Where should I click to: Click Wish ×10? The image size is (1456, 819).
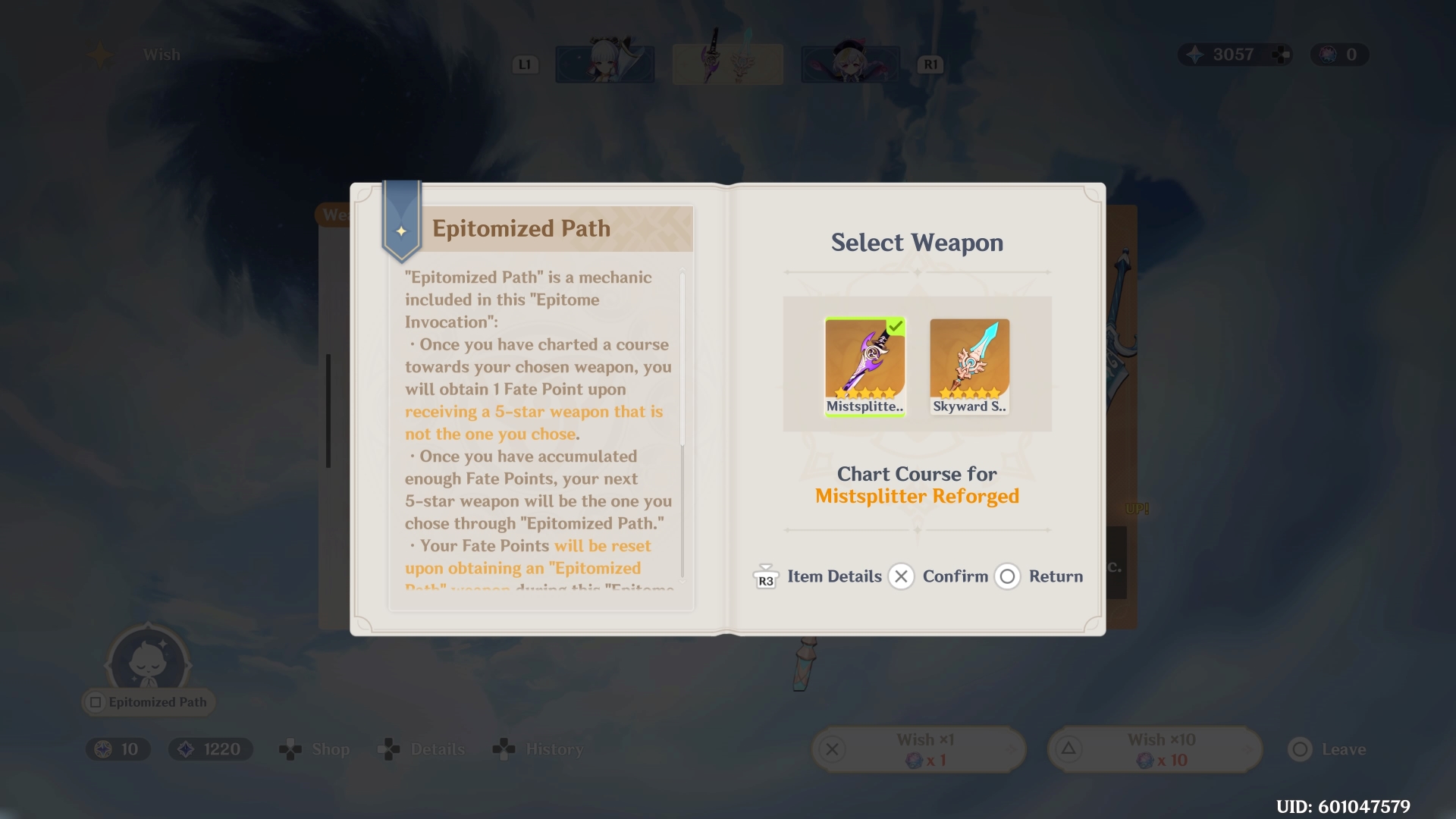[1153, 748]
